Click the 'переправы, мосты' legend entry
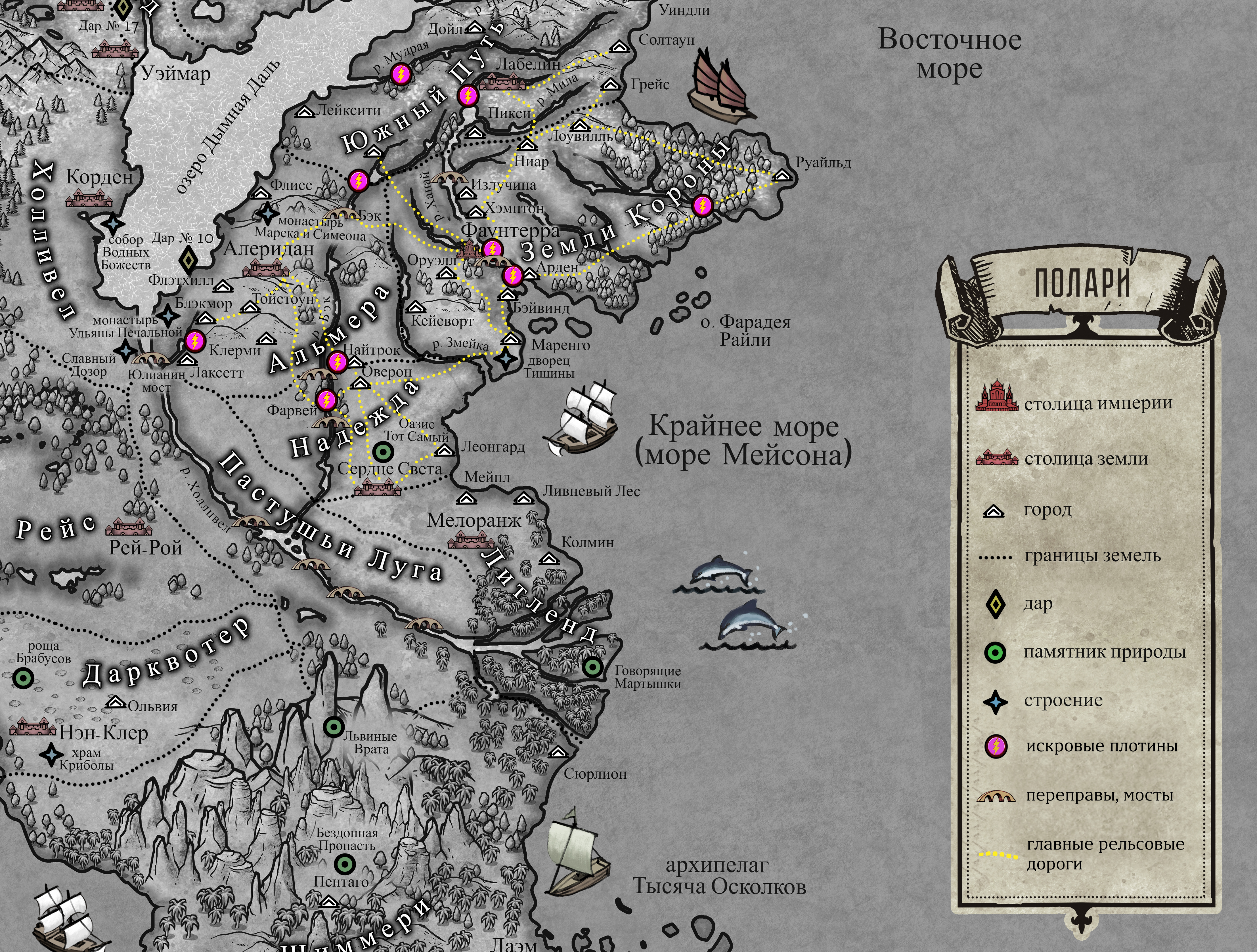 (996, 797)
